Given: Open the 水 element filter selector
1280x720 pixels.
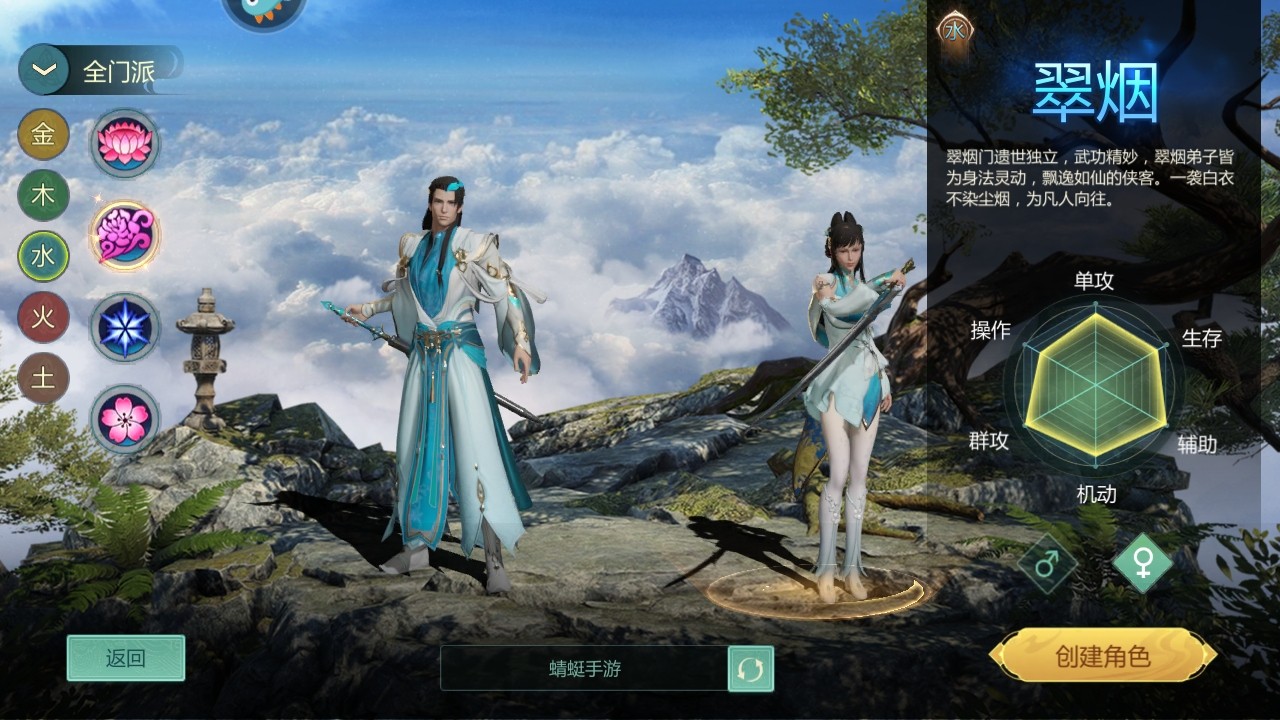Looking at the screenshot, I should point(42,257).
